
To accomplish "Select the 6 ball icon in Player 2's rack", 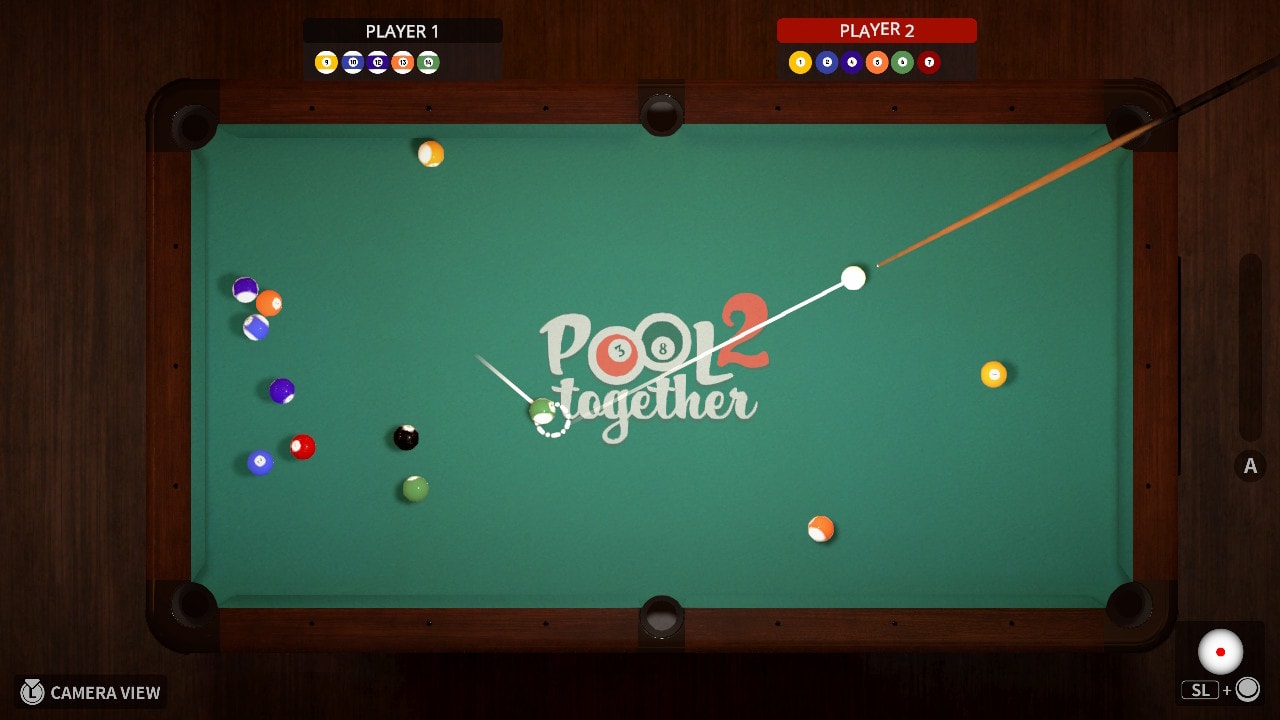I will tap(901, 61).
